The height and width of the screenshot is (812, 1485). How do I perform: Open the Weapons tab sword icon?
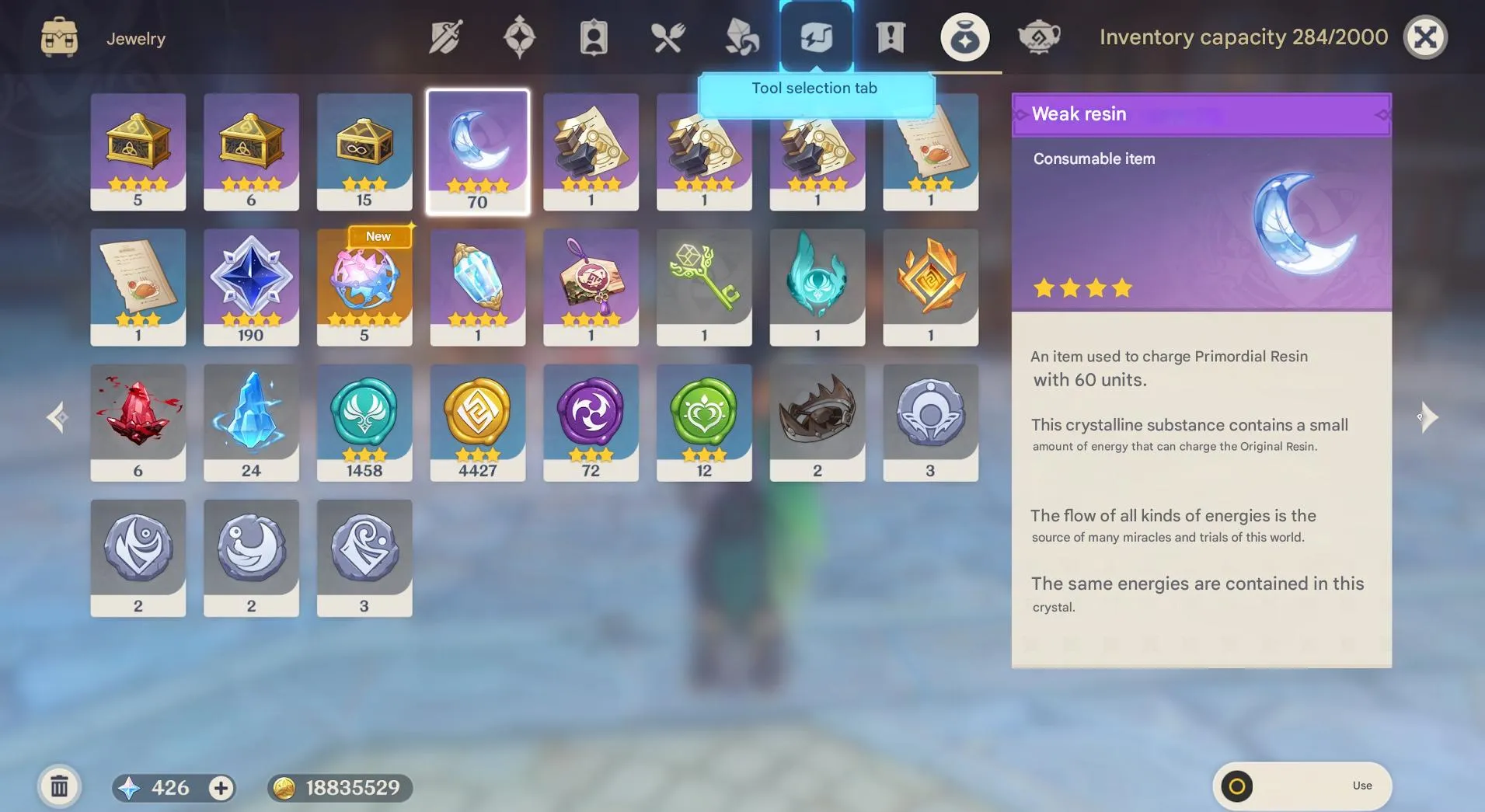click(445, 35)
